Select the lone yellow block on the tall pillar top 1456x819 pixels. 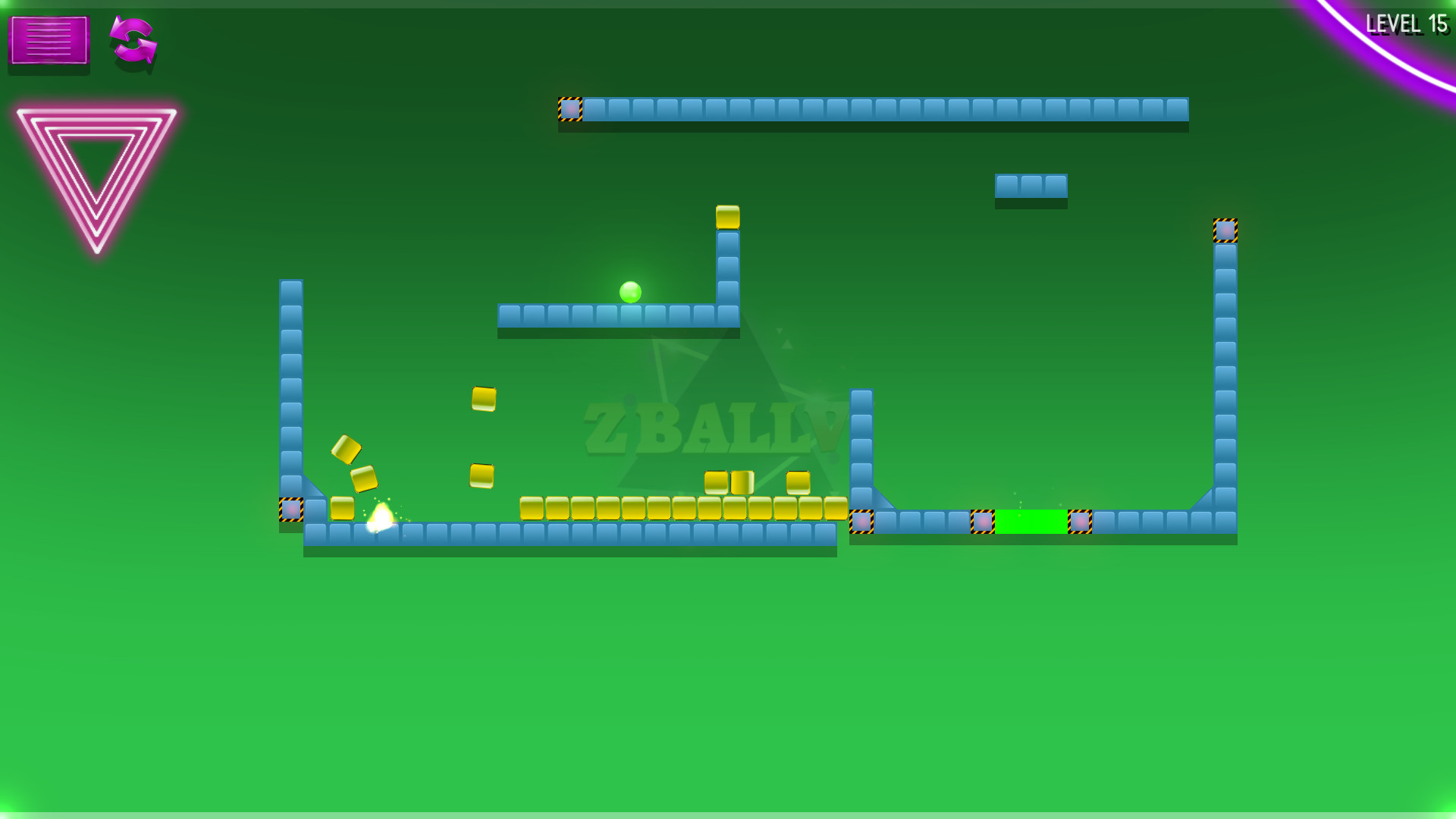(728, 218)
